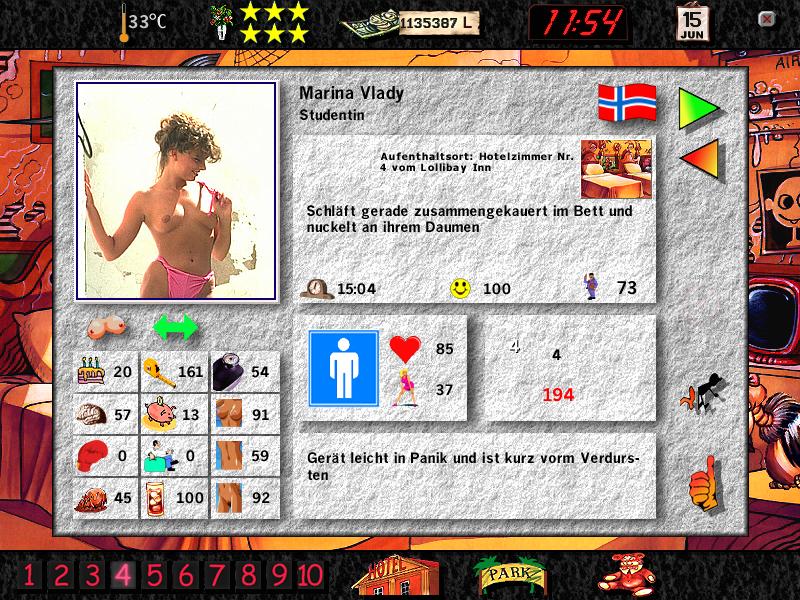Screen dimensions: 800x600
Task: Open the Park area
Action: pyautogui.click(x=510, y=574)
